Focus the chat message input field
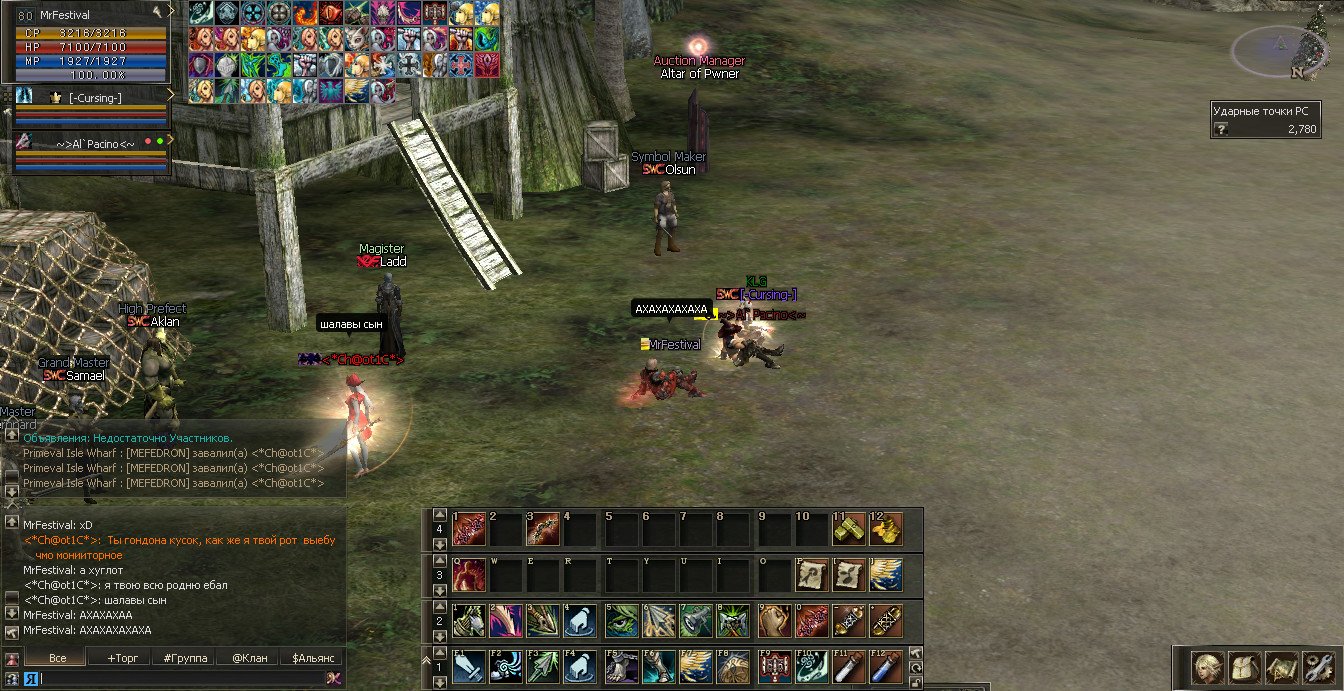The image size is (1344, 691). click(180, 678)
